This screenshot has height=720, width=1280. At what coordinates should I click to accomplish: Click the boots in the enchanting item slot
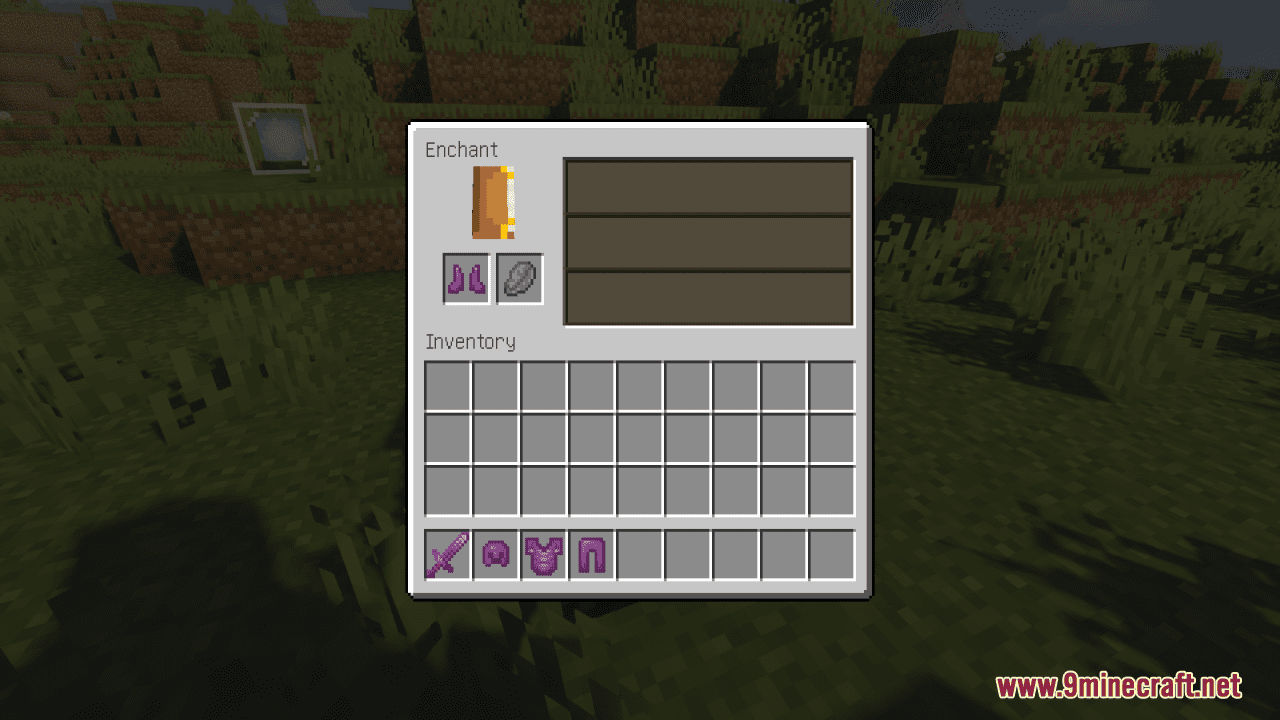(465, 279)
